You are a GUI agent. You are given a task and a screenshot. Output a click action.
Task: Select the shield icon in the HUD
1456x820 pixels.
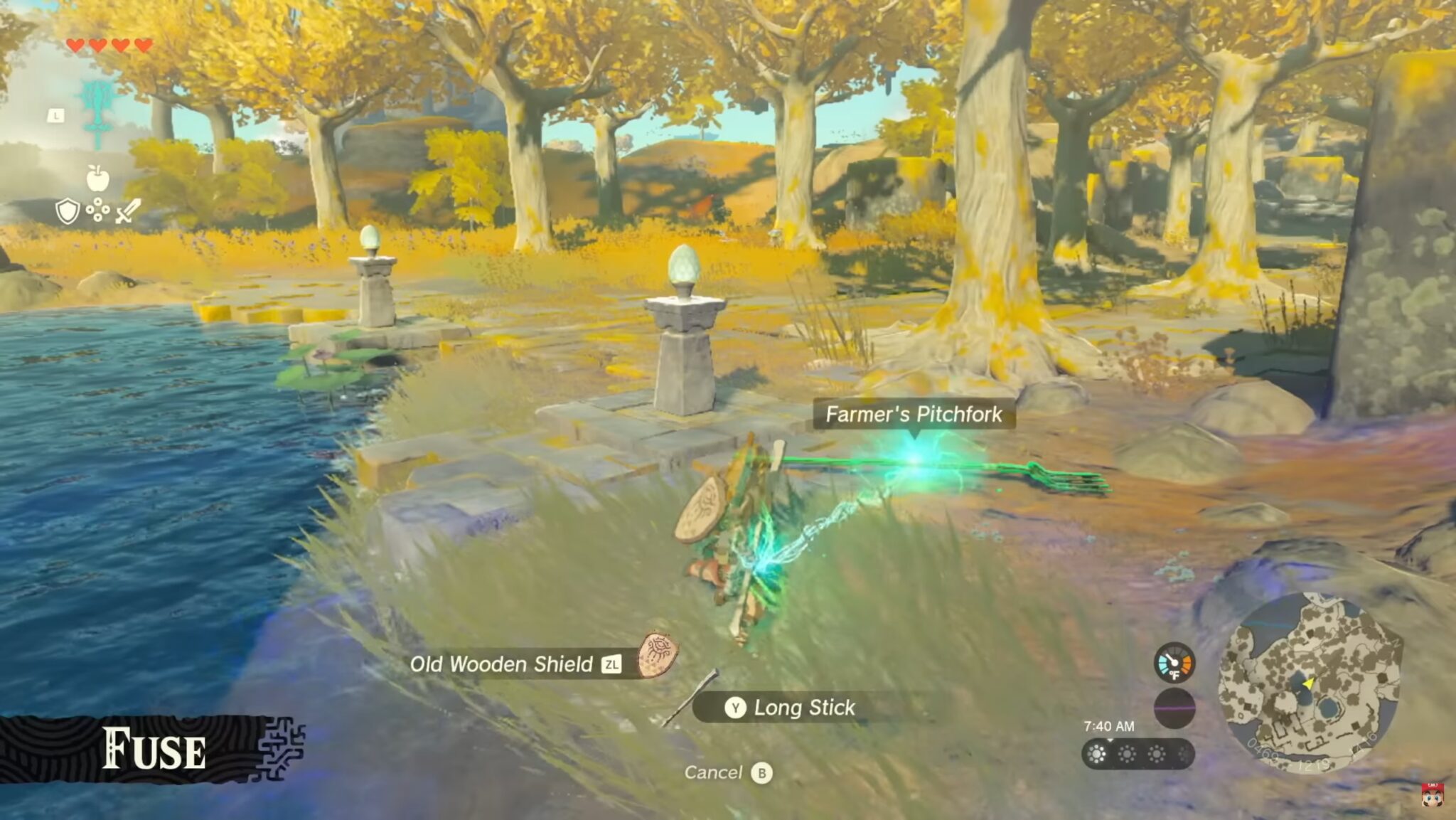click(x=68, y=211)
